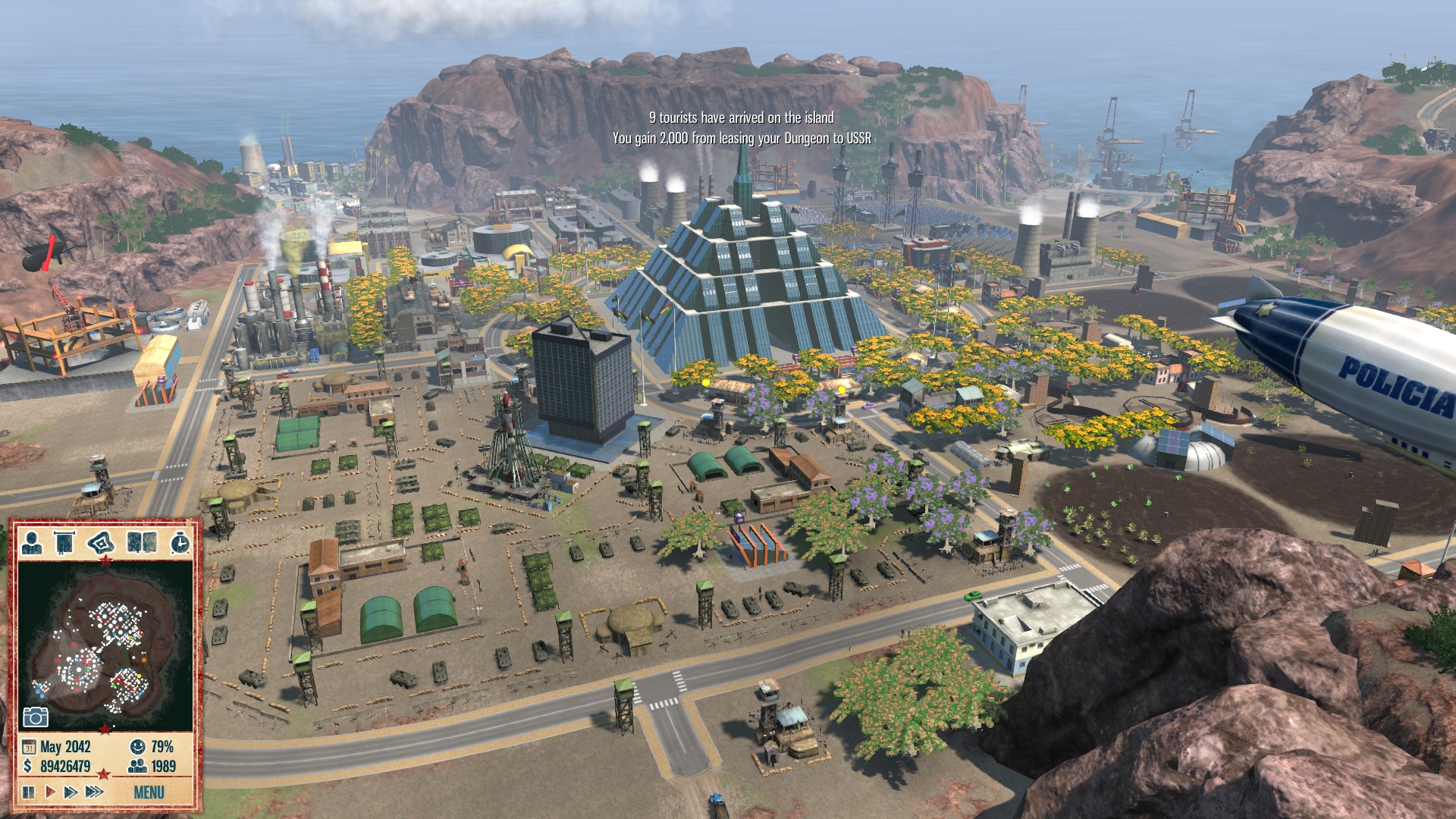Open the MENU button
Image resolution: width=1456 pixels, height=819 pixels.
[x=149, y=792]
